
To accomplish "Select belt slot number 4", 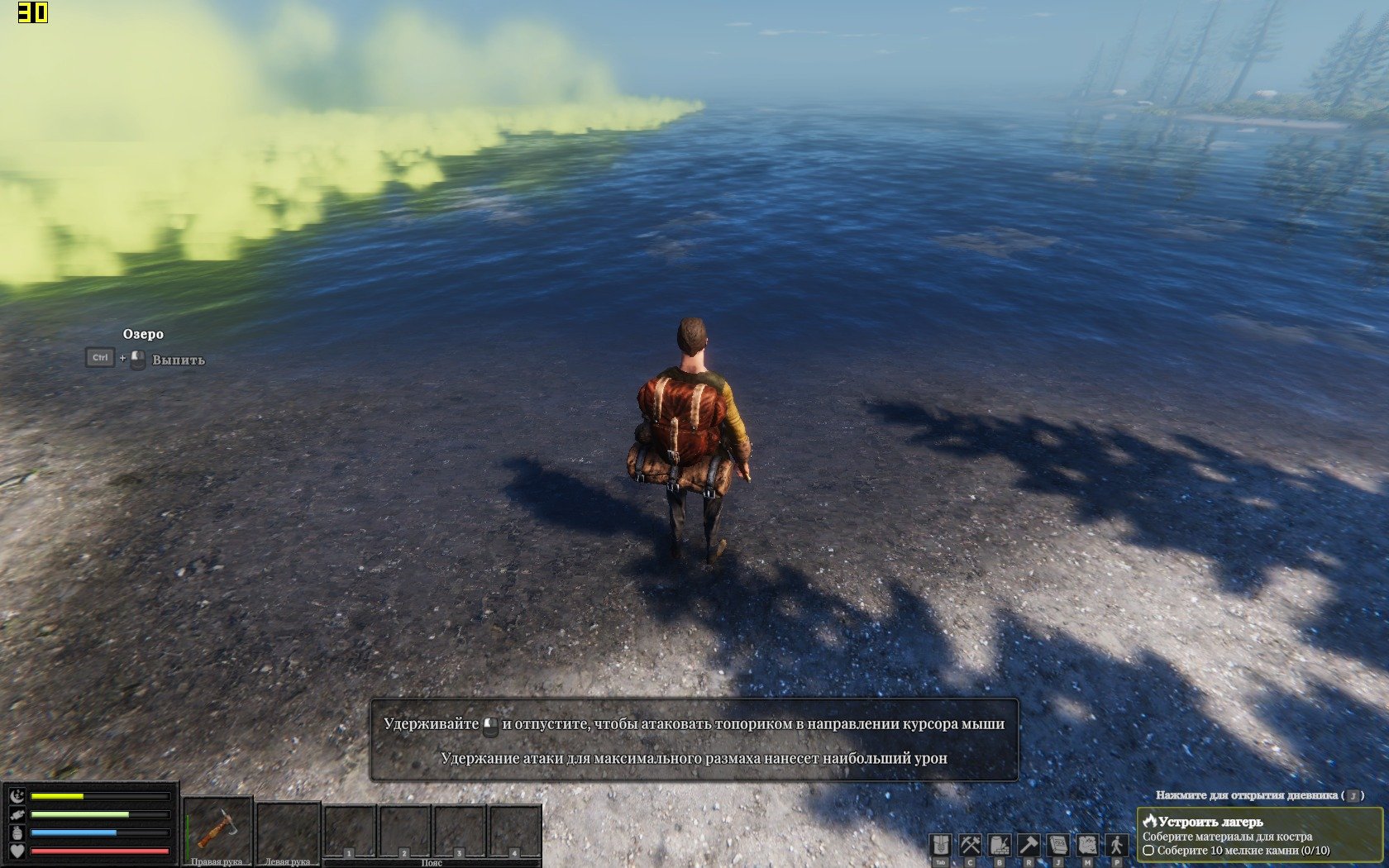I will (x=514, y=832).
